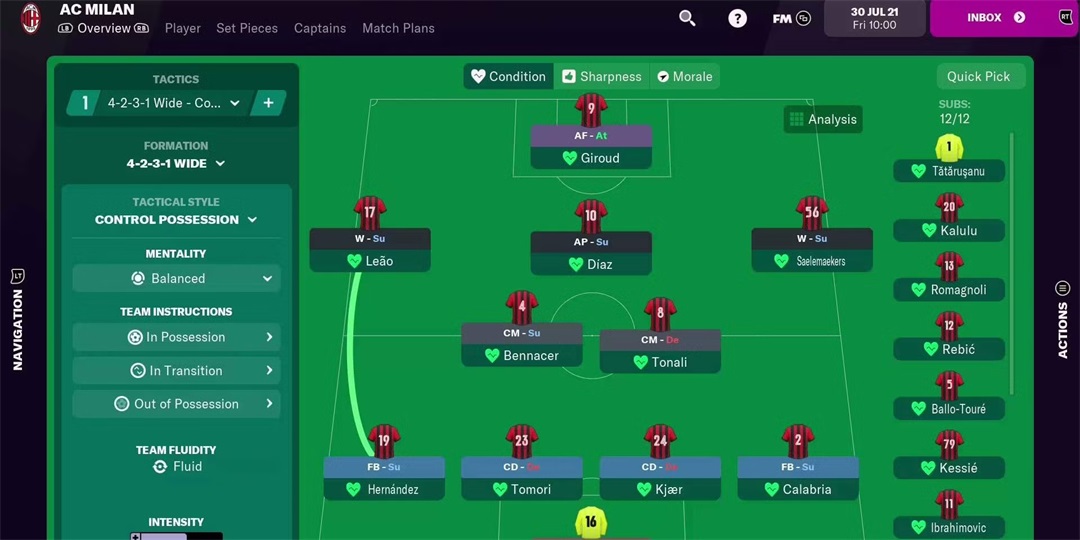Screen dimensions: 1080x540
Task: Select substitute Kessié from the bench
Action: (949, 467)
